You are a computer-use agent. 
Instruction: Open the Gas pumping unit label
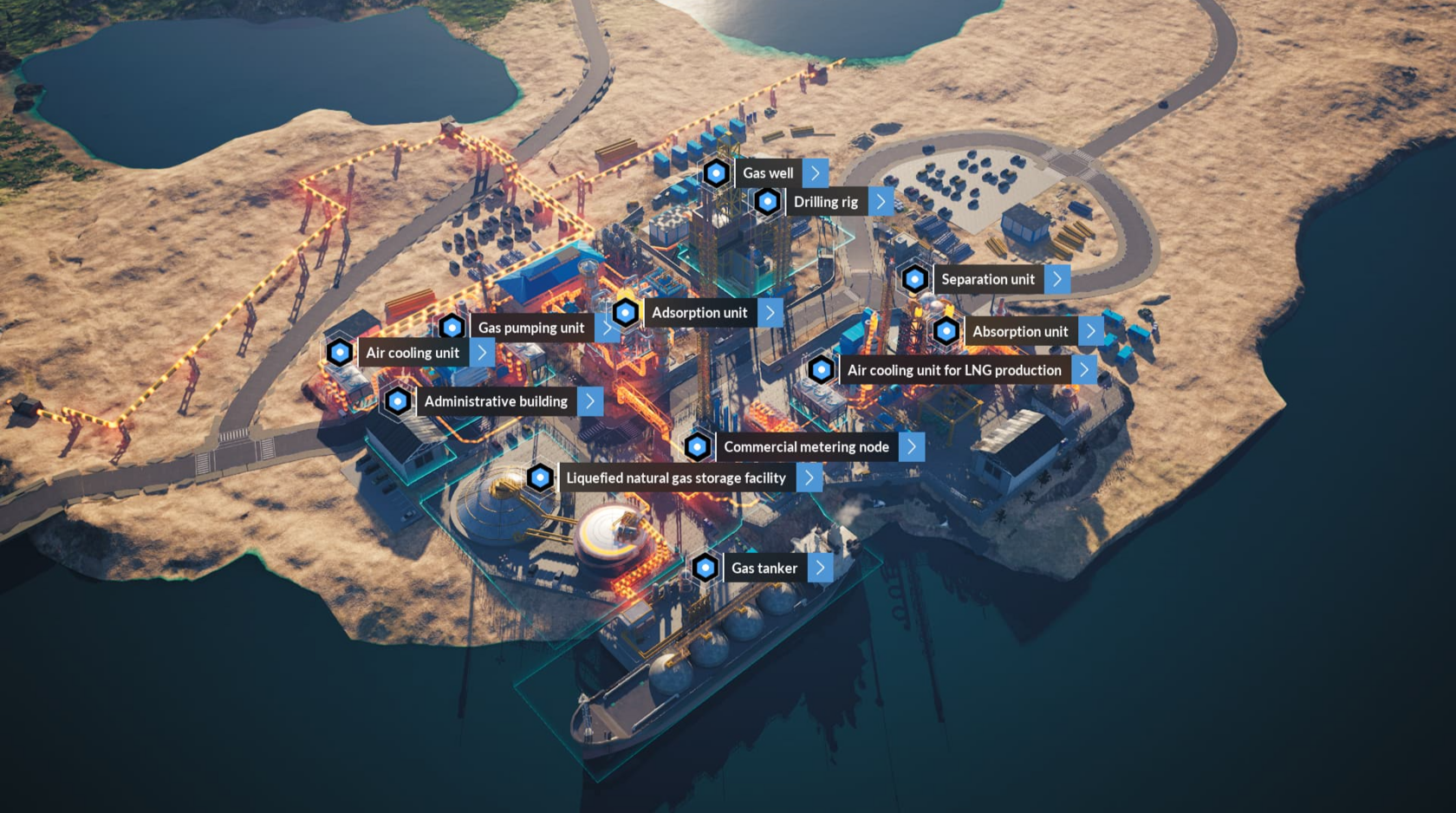[531, 328]
